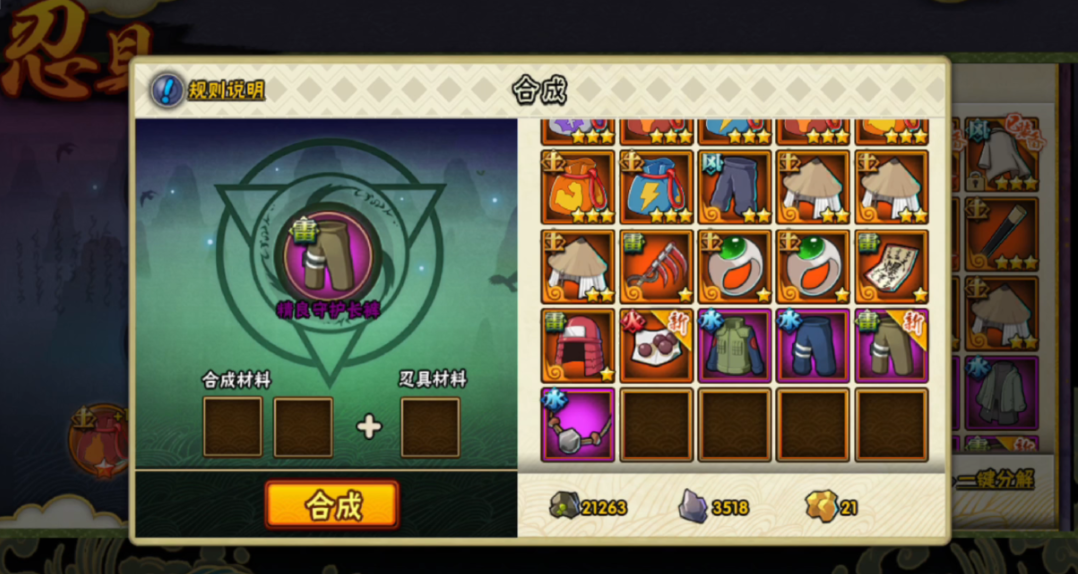Select the red claw weapon slot
1078x575 pixels.
pos(656,267)
